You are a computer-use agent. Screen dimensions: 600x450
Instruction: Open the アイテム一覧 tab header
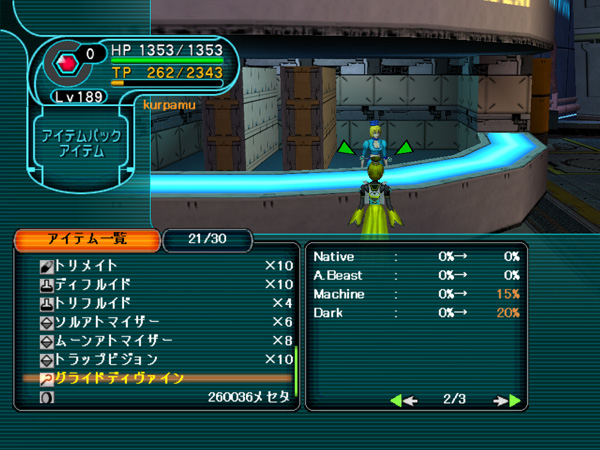pos(86,239)
